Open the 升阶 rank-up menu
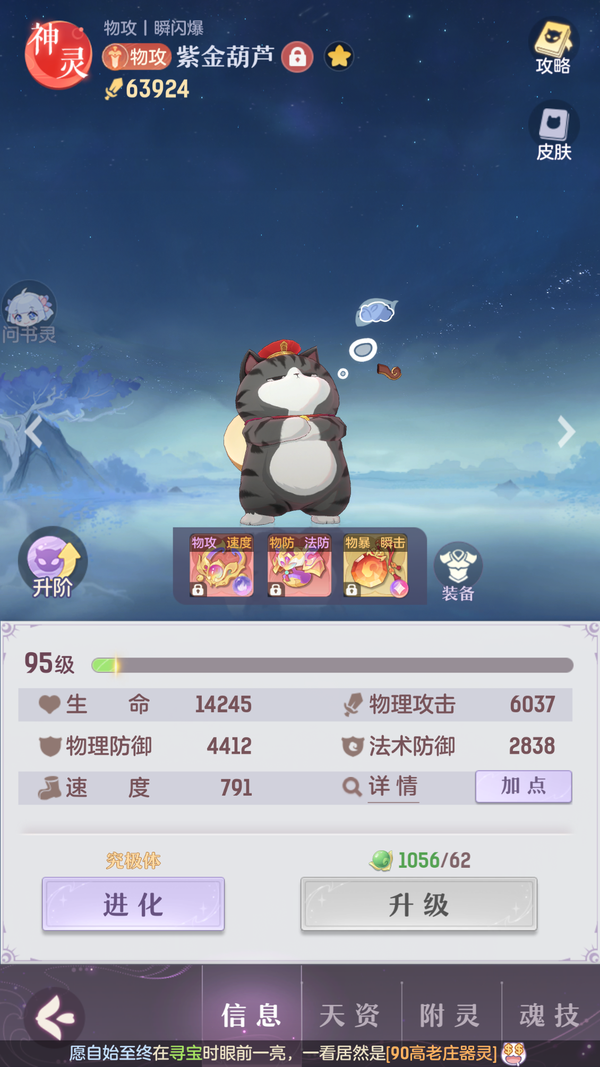The width and height of the screenshot is (600, 1067). point(52,564)
